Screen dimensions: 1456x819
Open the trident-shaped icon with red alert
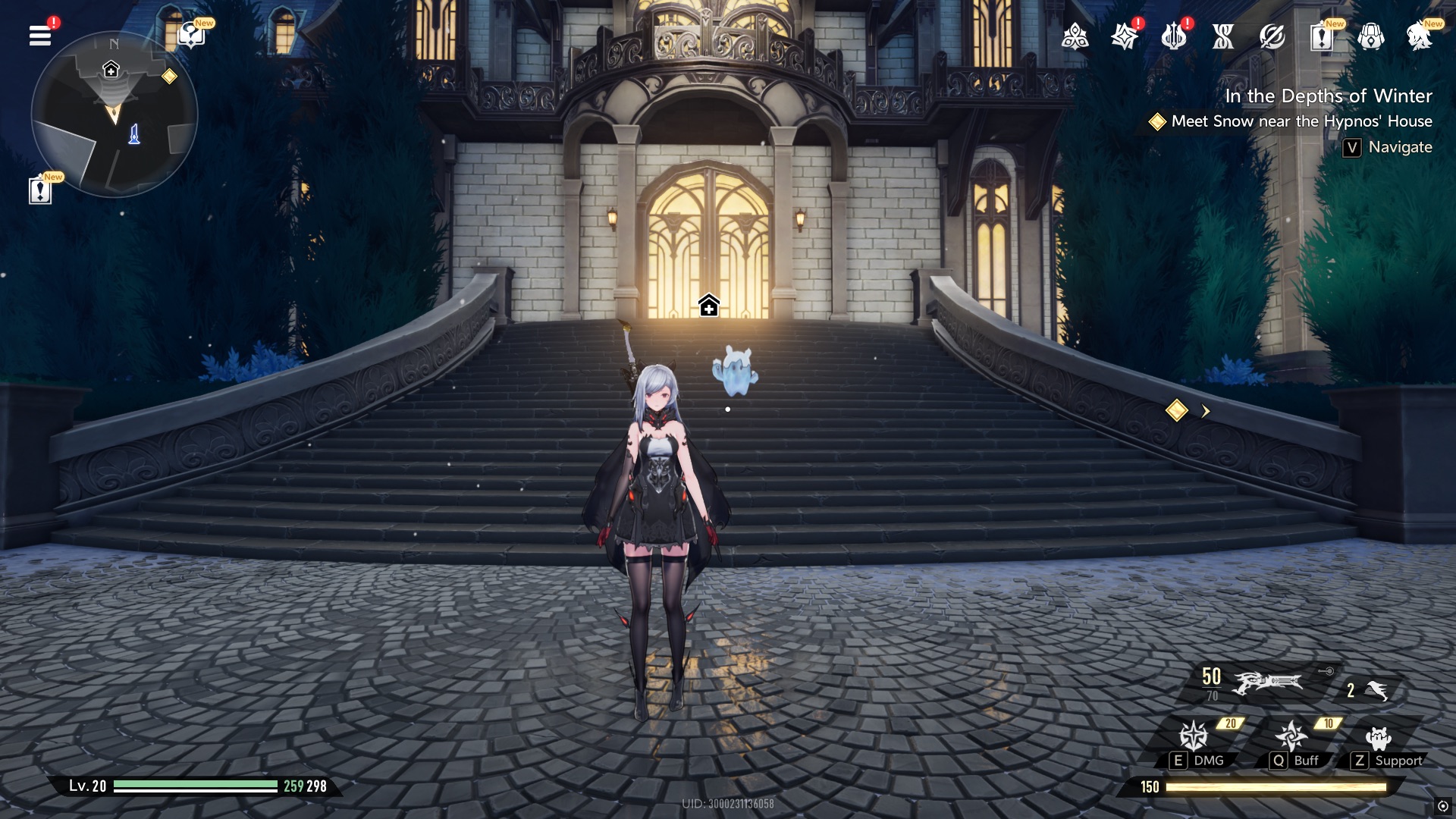coord(1173,36)
